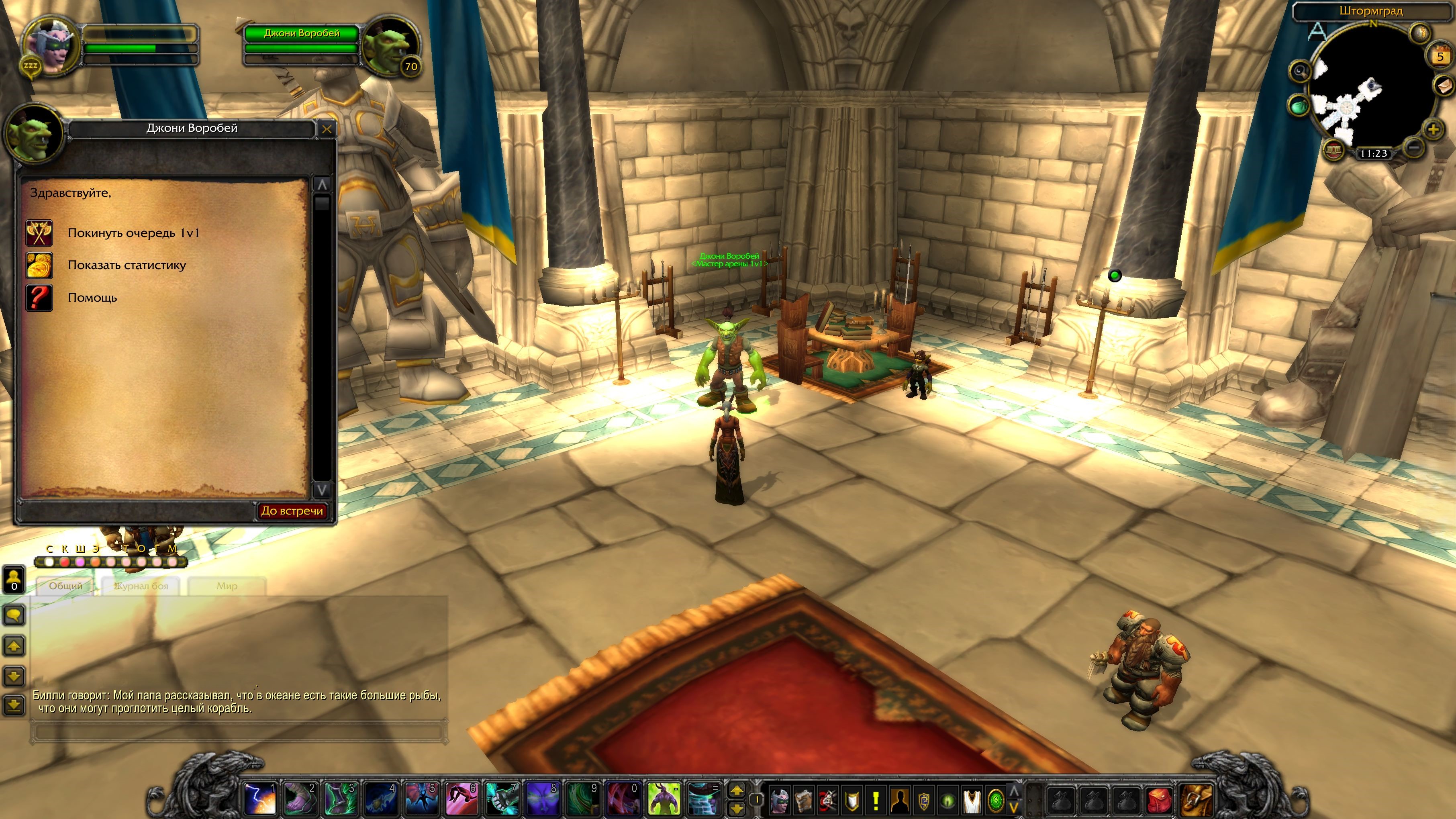The width and height of the screenshot is (1456, 819).
Task: Zoom in the minimap with plus button
Action: [x=1433, y=130]
